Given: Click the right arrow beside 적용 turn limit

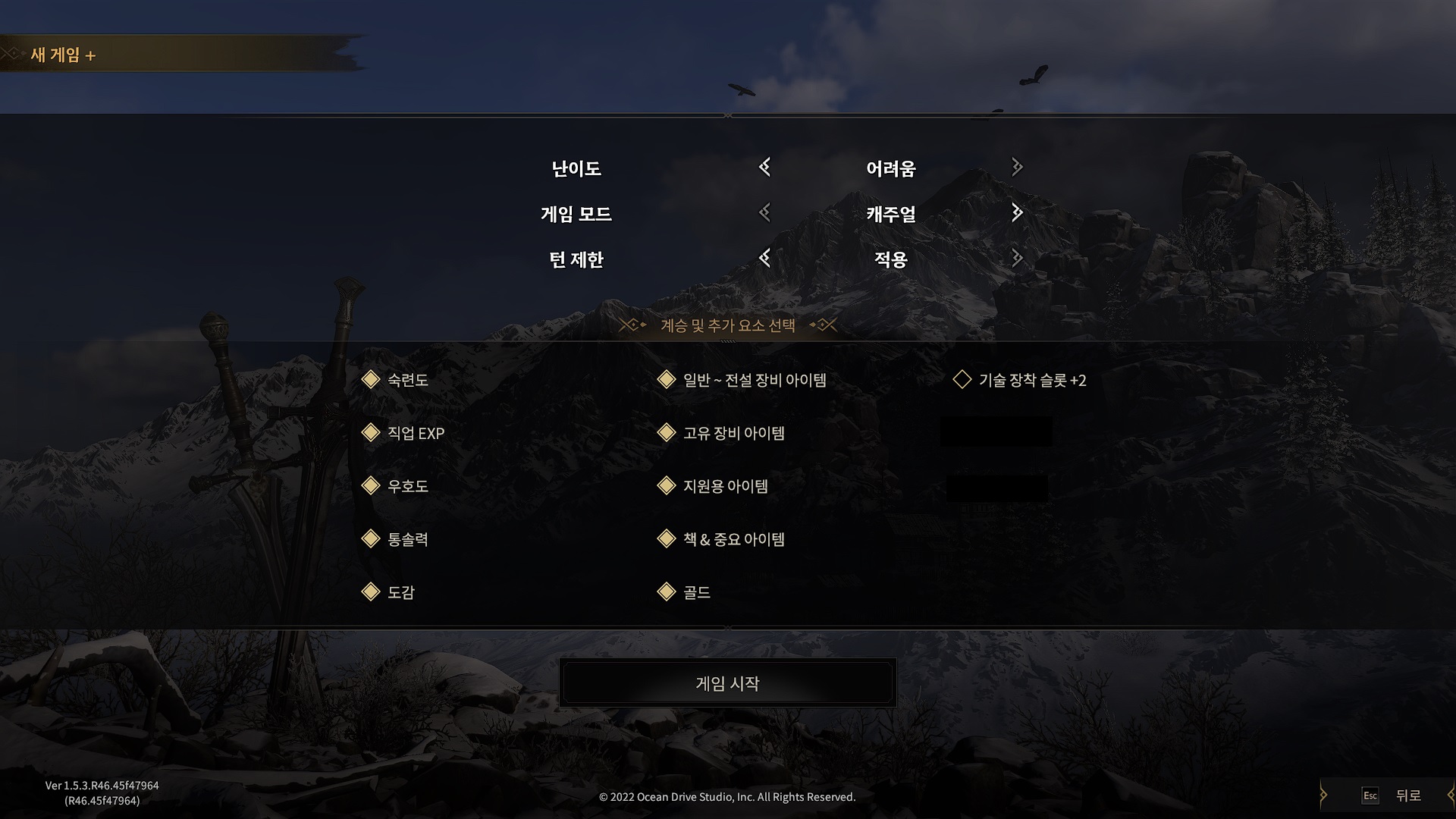Looking at the screenshot, I should click(x=1016, y=259).
